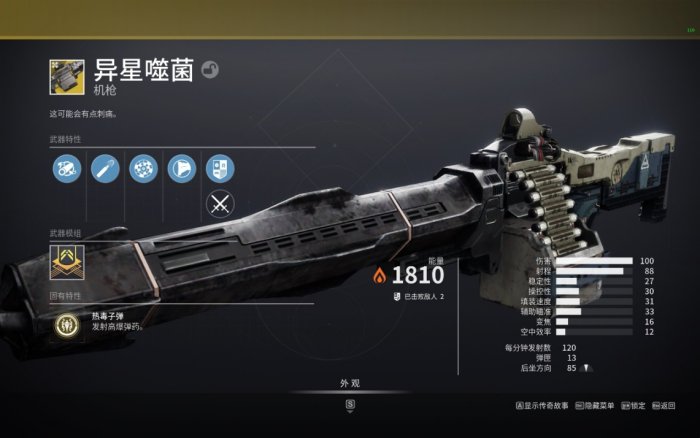The image size is (700, 438).
Task: Select the scope weapon perk icon
Action: [x=67, y=167]
